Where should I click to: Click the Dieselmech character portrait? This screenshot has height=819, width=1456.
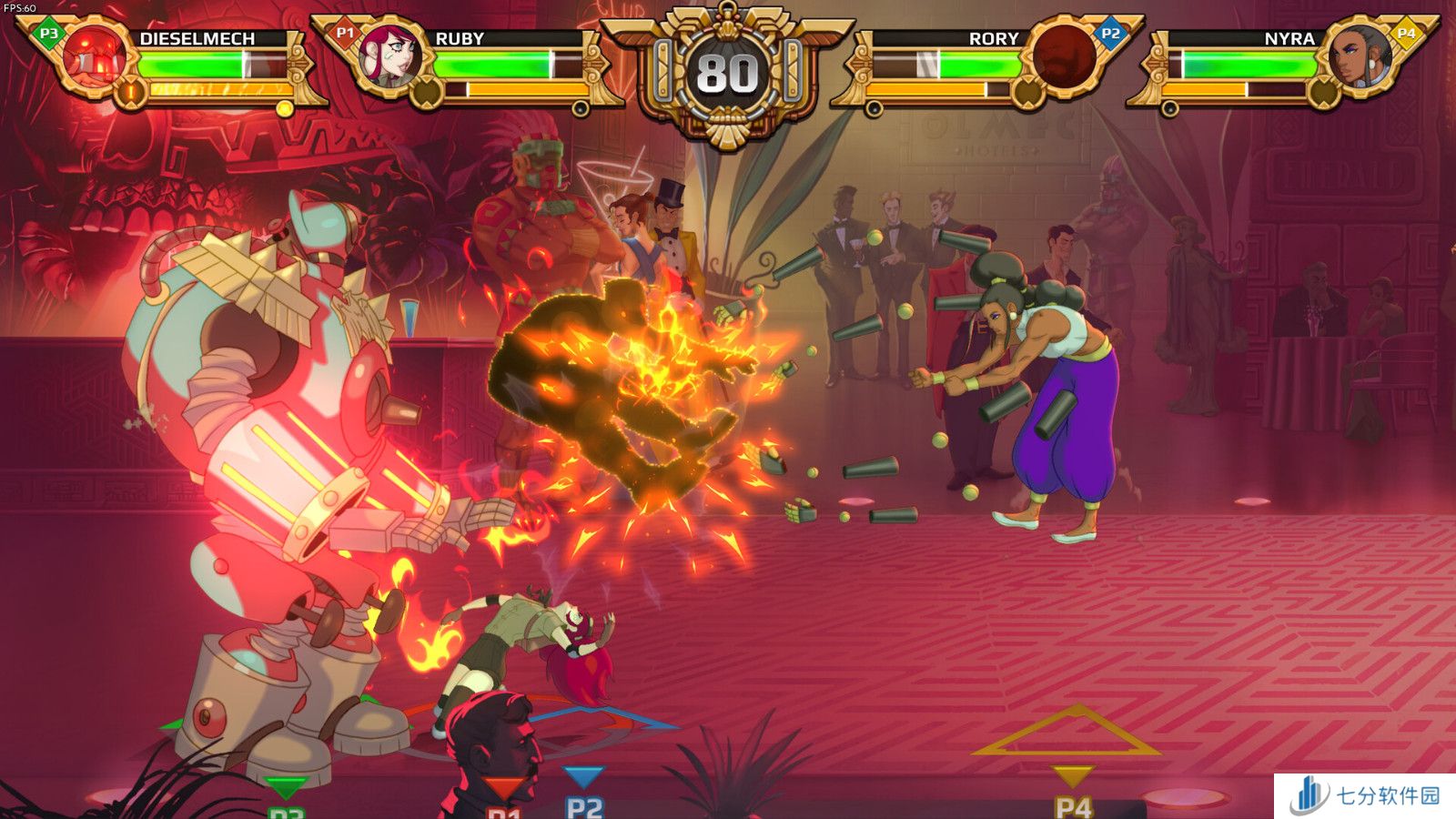click(x=96, y=56)
